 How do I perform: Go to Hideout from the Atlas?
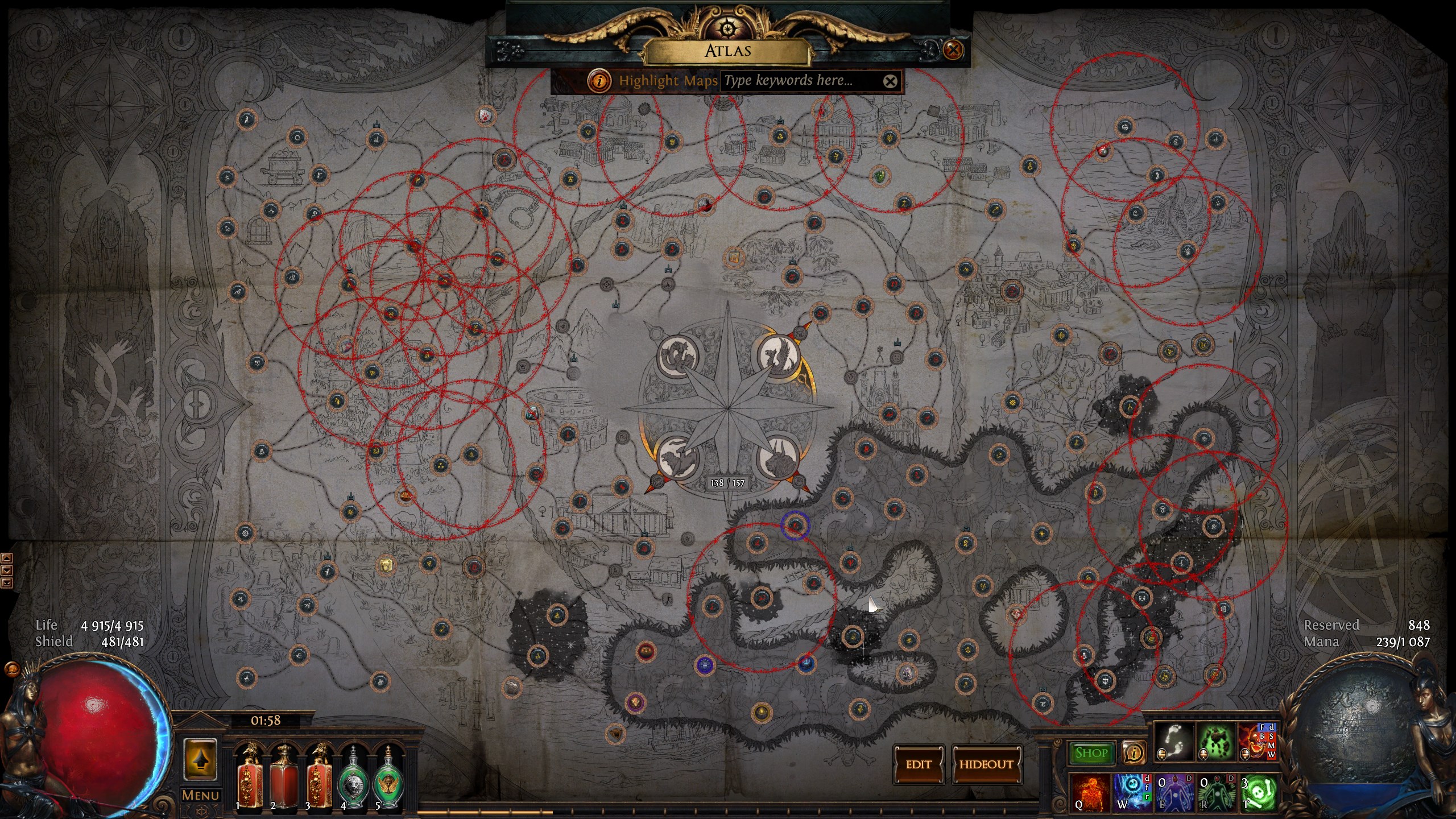pyautogui.click(x=986, y=764)
